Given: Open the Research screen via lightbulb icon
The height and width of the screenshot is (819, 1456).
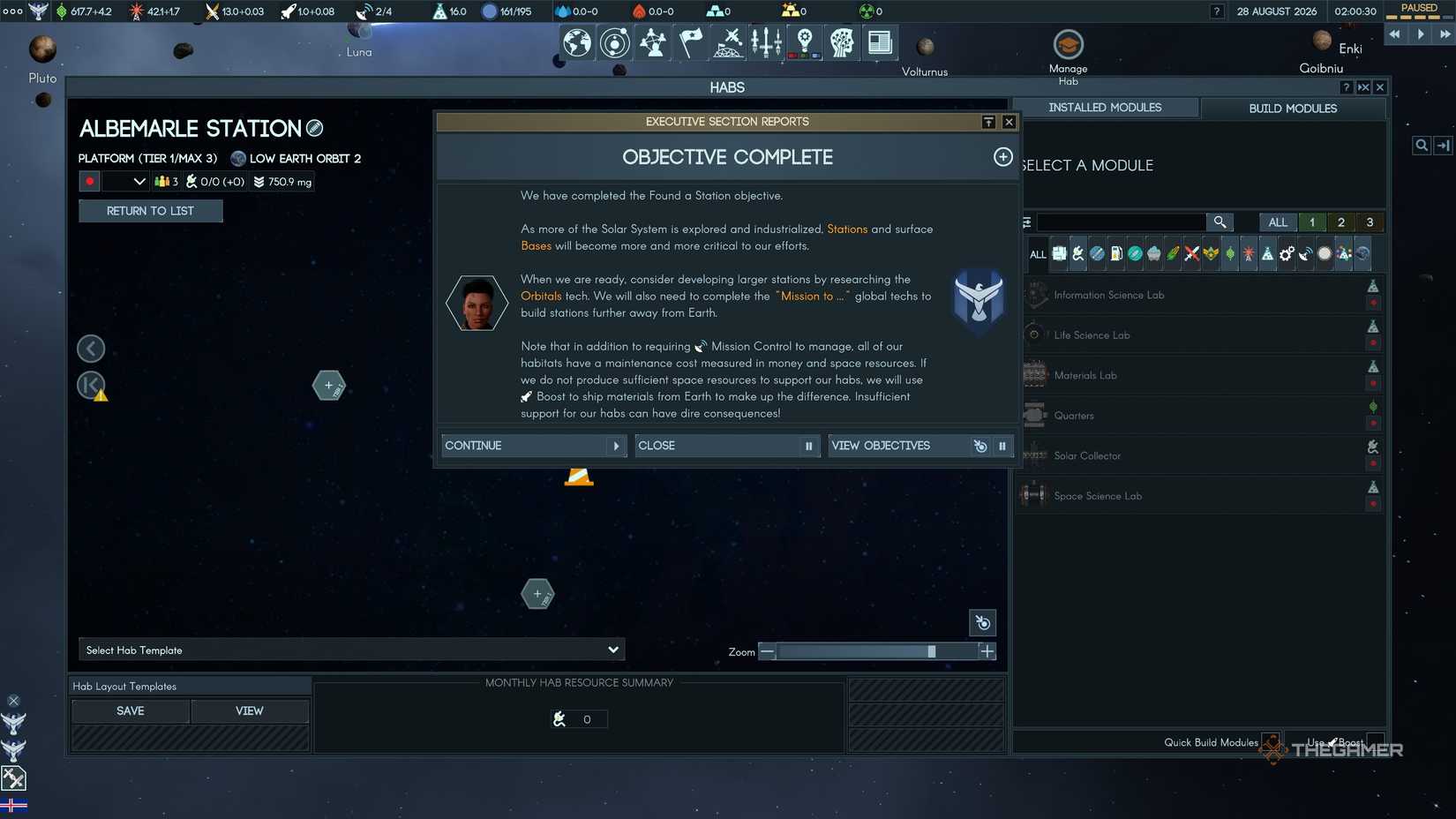Looking at the screenshot, I should tap(804, 41).
